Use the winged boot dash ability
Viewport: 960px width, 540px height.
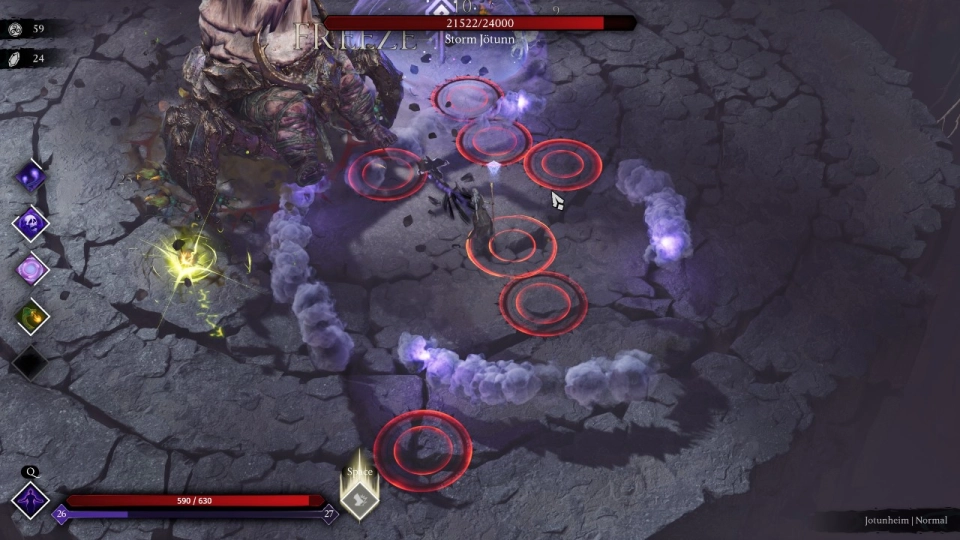tap(359, 497)
